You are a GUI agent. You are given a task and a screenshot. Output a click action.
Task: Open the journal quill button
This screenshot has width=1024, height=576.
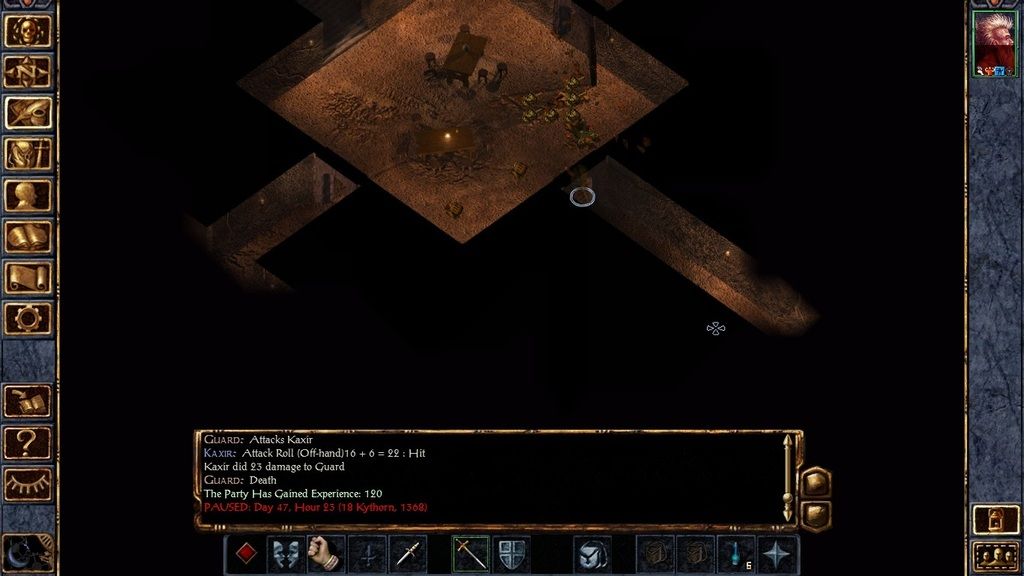(28, 112)
